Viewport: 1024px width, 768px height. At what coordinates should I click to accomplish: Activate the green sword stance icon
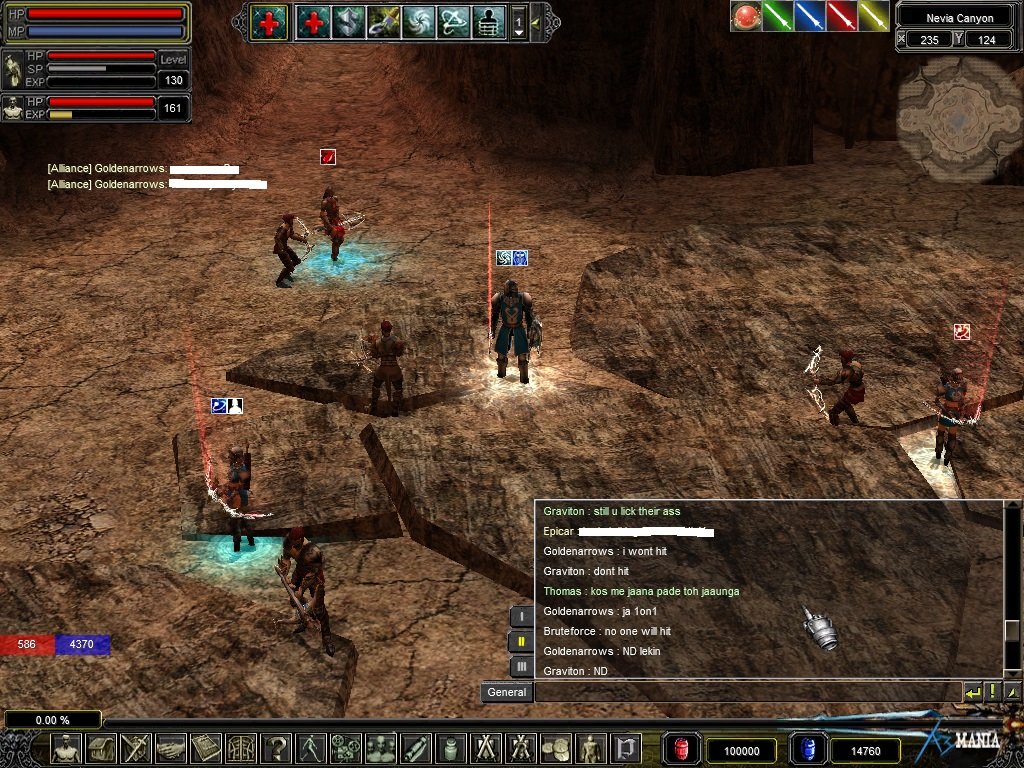point(778,16)
